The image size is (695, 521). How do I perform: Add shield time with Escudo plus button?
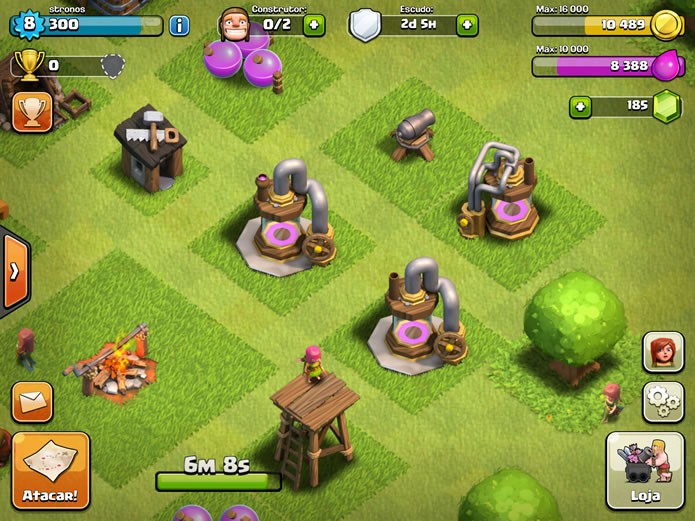467,25
